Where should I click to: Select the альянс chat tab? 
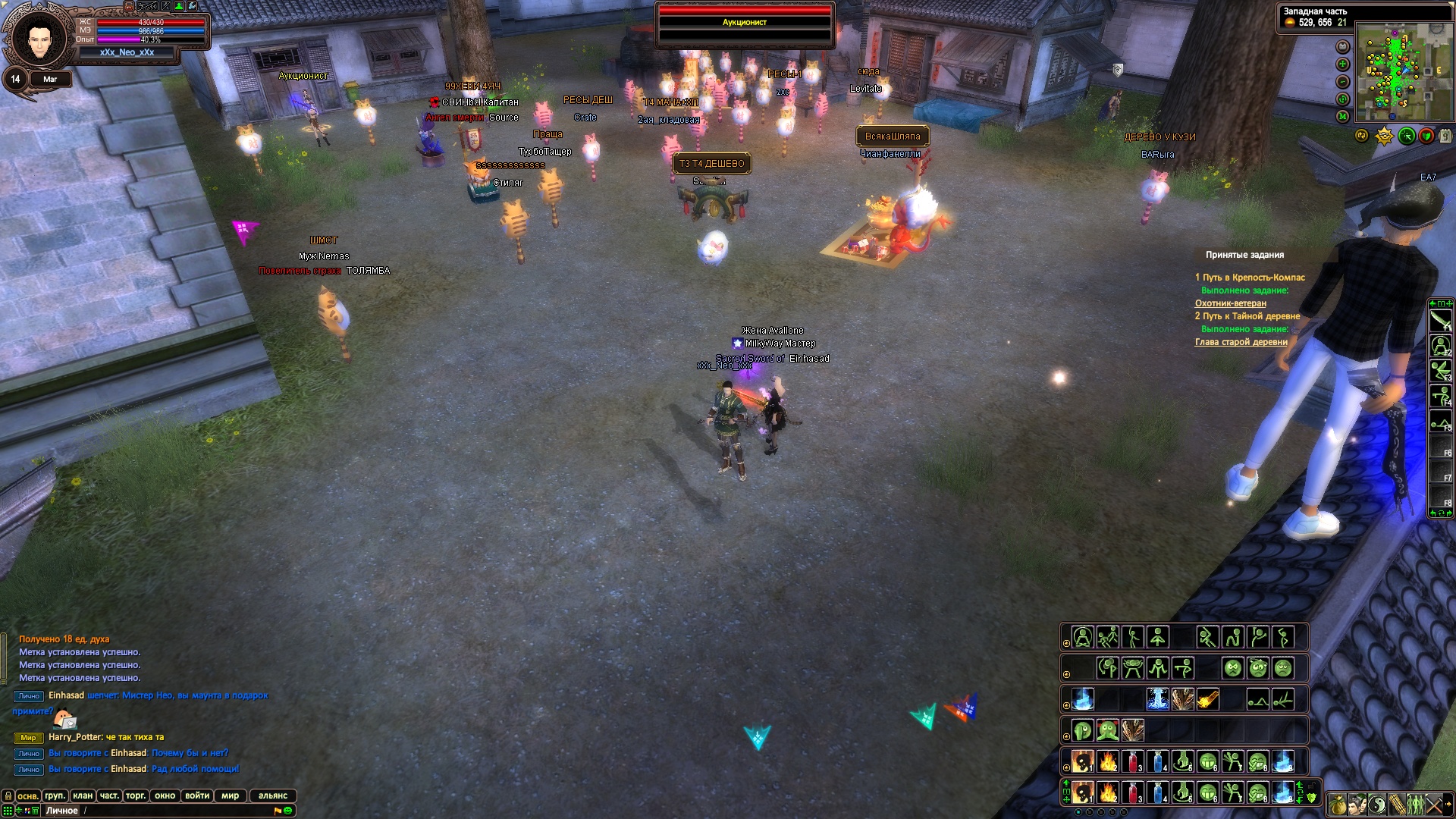(x=272, y=795)
